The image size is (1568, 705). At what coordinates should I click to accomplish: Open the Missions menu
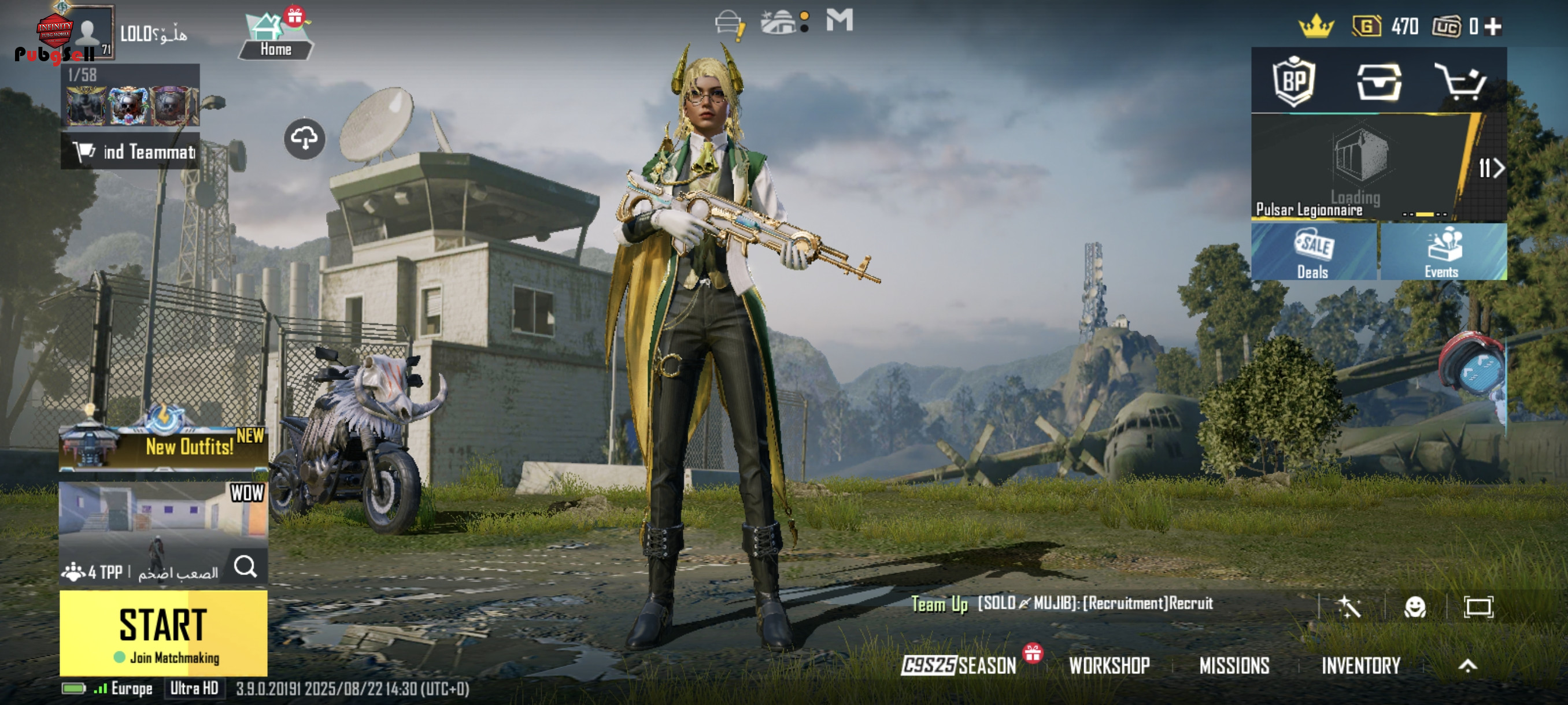click(1234, 666)
